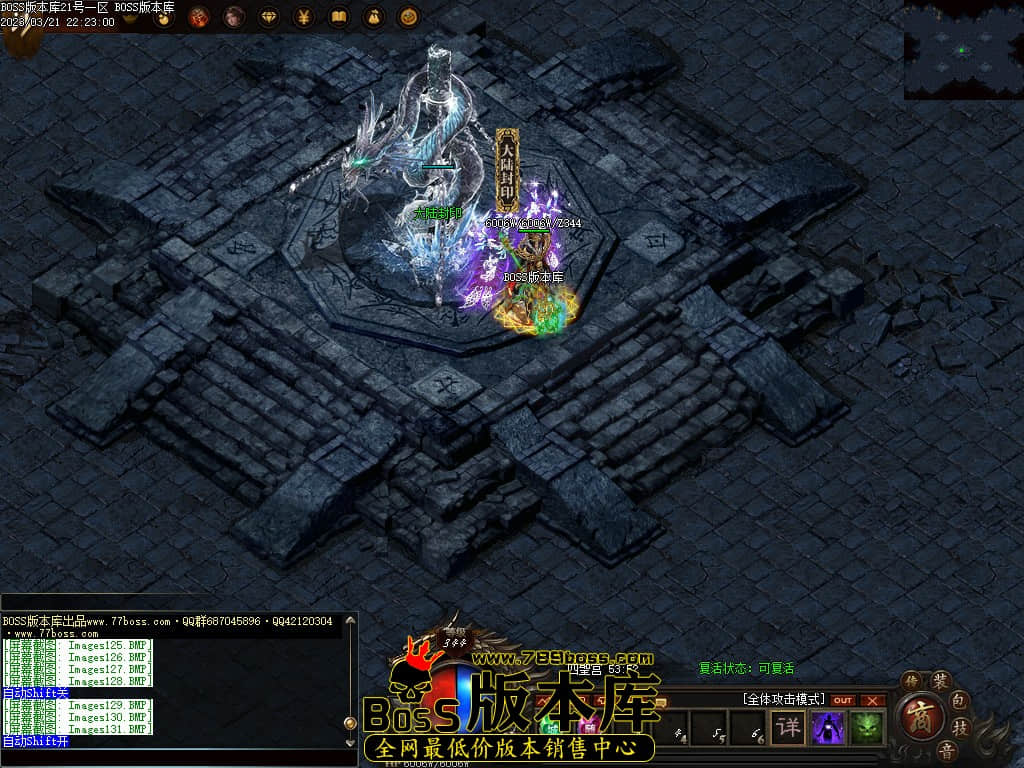Image resolution: width=1024 pixels, height=768 pixels.
Task: Click the money bag icon
Action: [x=373, y=17]
